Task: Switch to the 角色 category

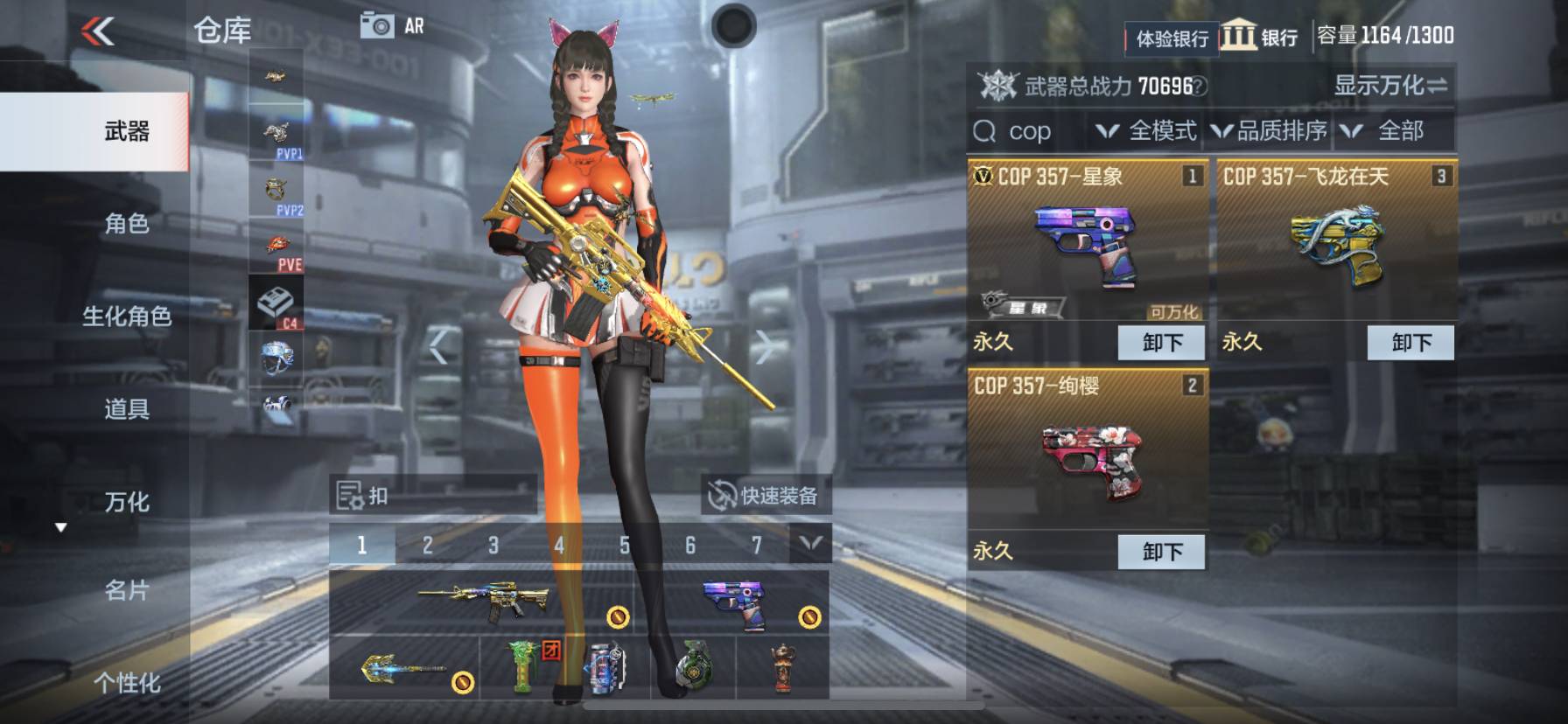Action: 127,224
